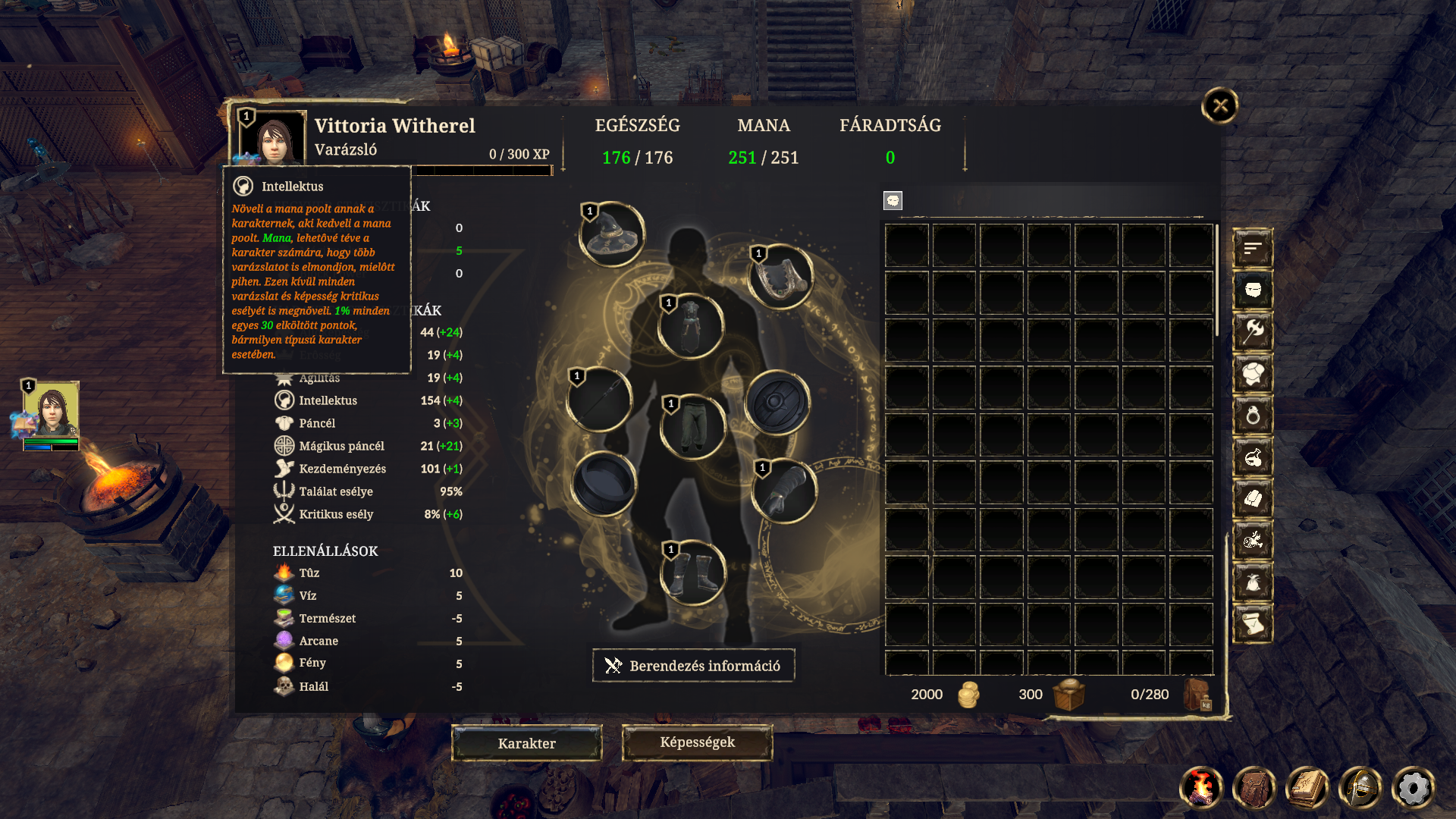Select the equipped boots slot

click(x=692, y=573)
